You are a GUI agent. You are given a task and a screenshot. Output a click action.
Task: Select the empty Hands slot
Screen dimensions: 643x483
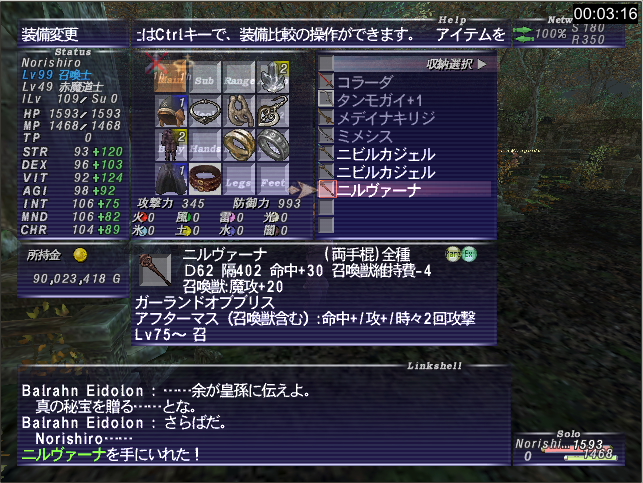point(205,145)
